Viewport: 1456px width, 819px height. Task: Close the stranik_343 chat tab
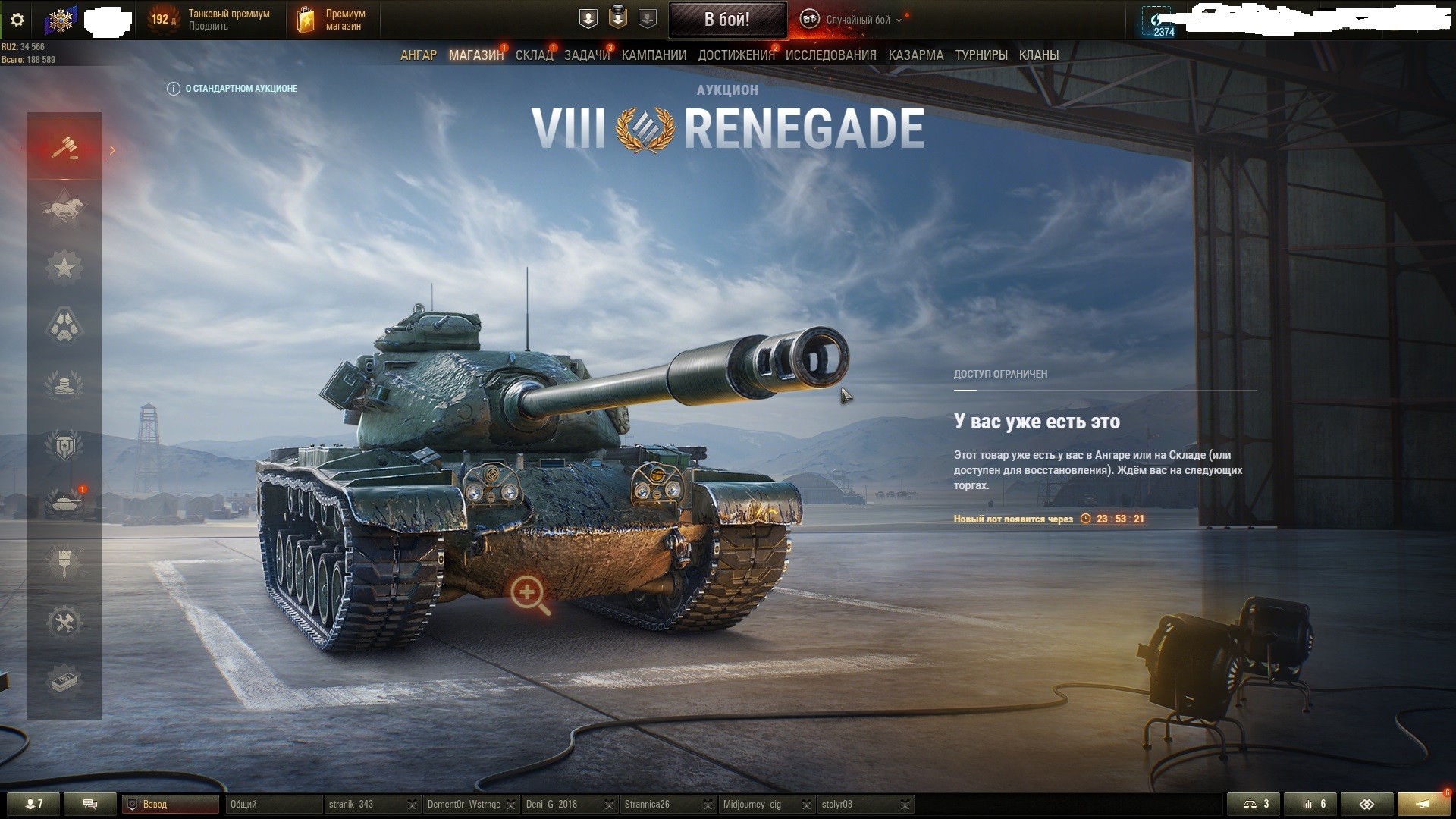[x=412, y=805]
